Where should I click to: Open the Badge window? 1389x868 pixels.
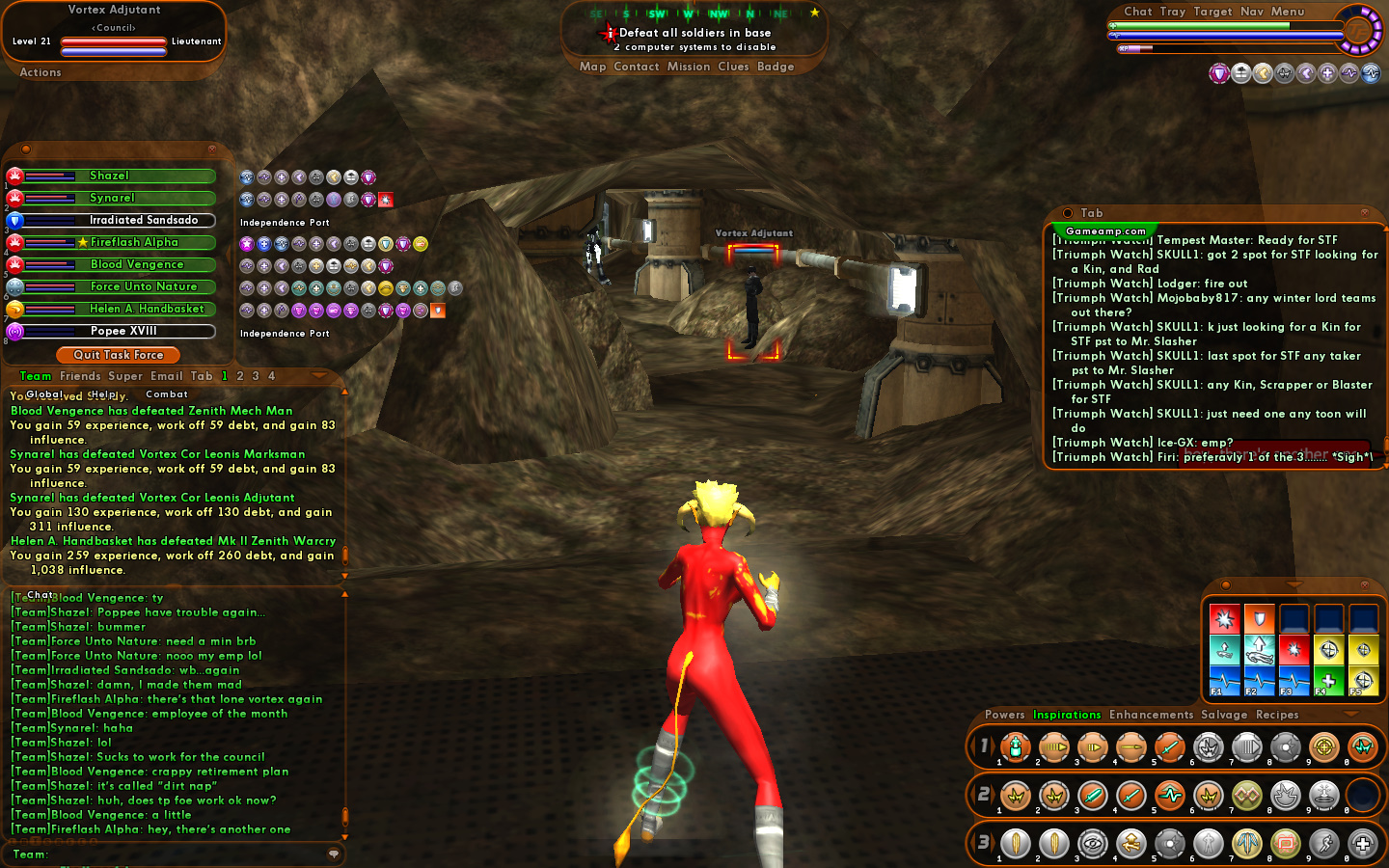[x=776, y=67]
